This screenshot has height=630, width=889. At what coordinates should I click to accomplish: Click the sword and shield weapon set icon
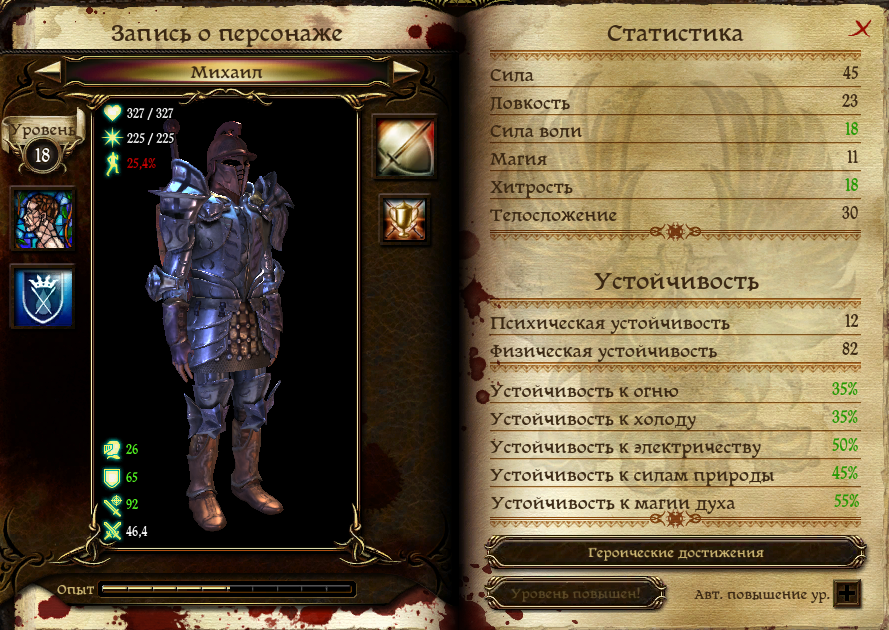click(404, 146)
